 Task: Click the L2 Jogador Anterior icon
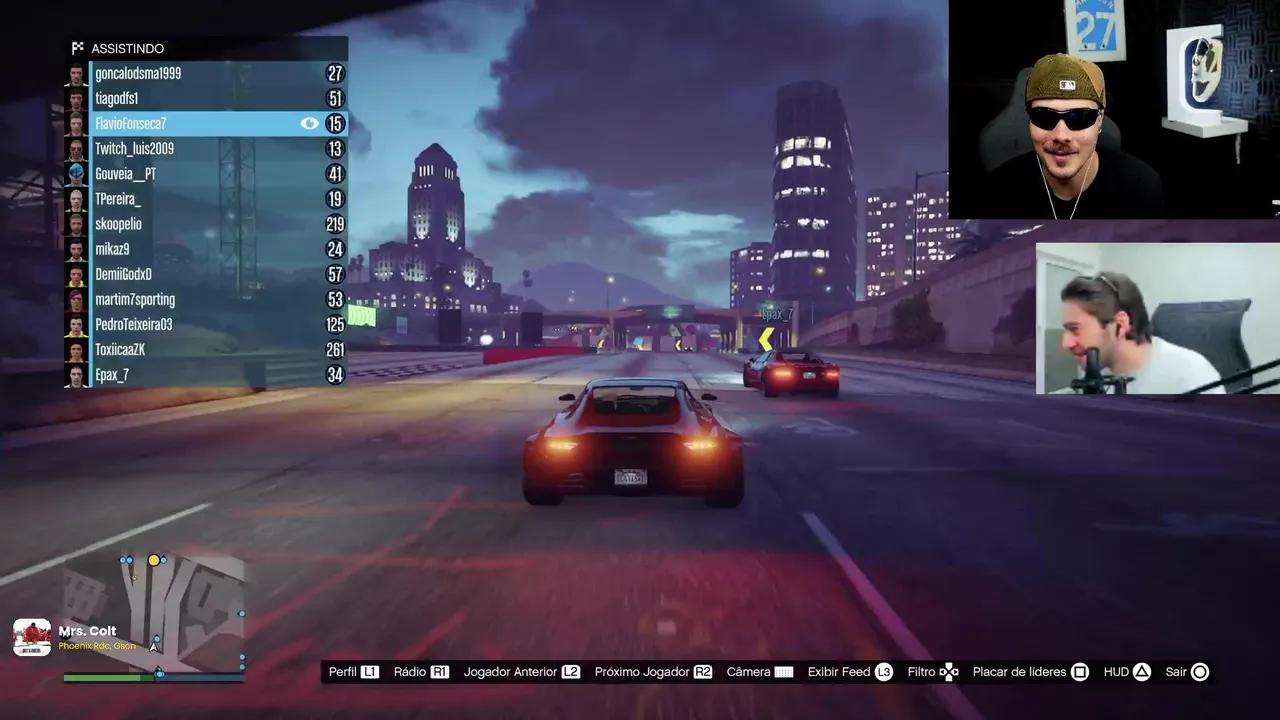[x=569, y=671]
